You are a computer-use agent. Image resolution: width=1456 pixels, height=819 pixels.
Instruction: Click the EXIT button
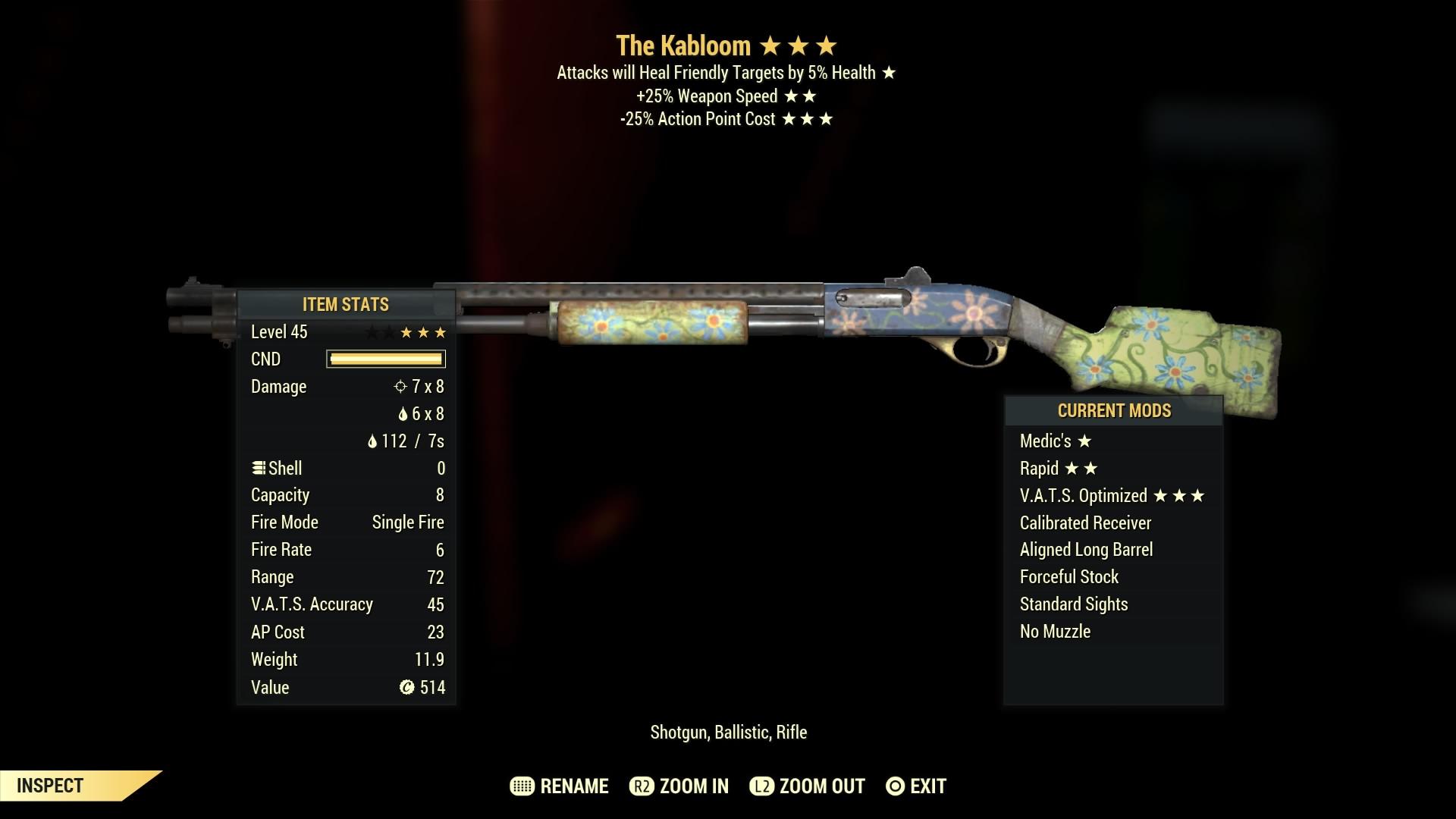[927, 786]
